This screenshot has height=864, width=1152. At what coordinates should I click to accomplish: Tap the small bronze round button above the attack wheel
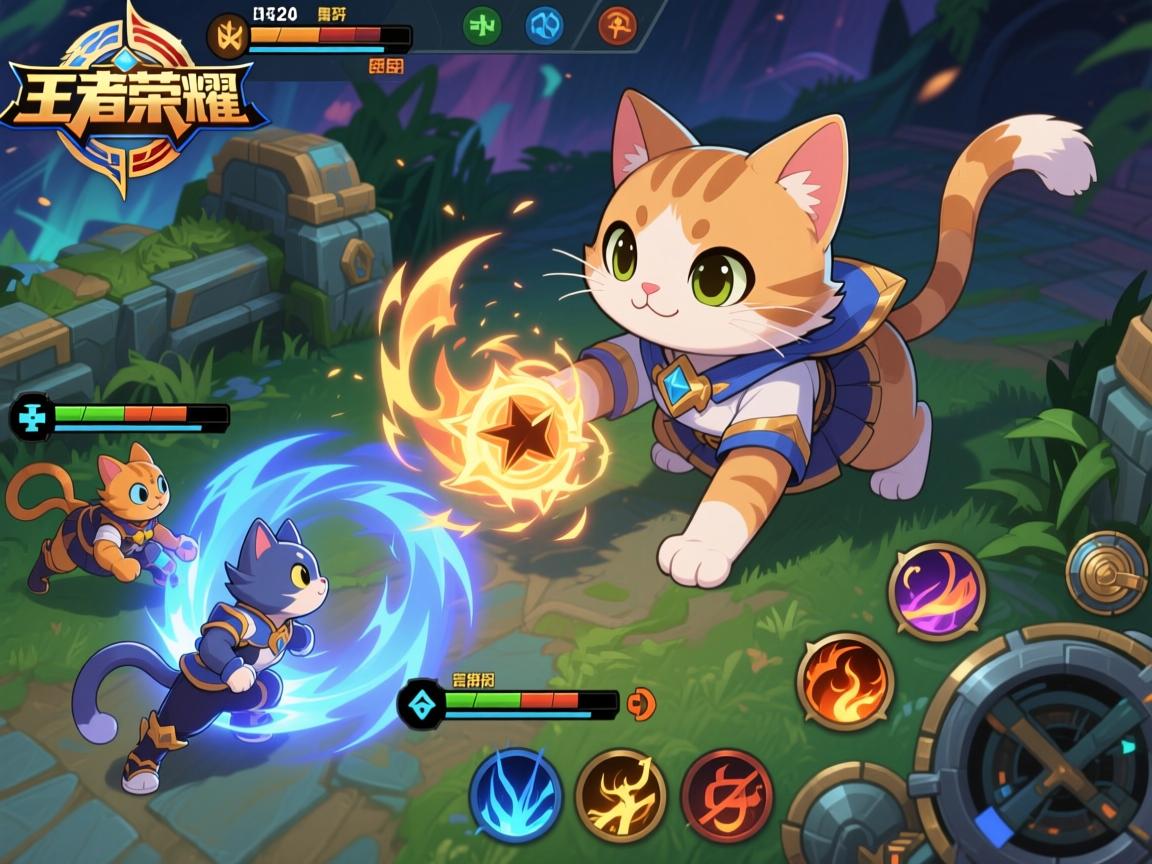[x=1106, y=573]
